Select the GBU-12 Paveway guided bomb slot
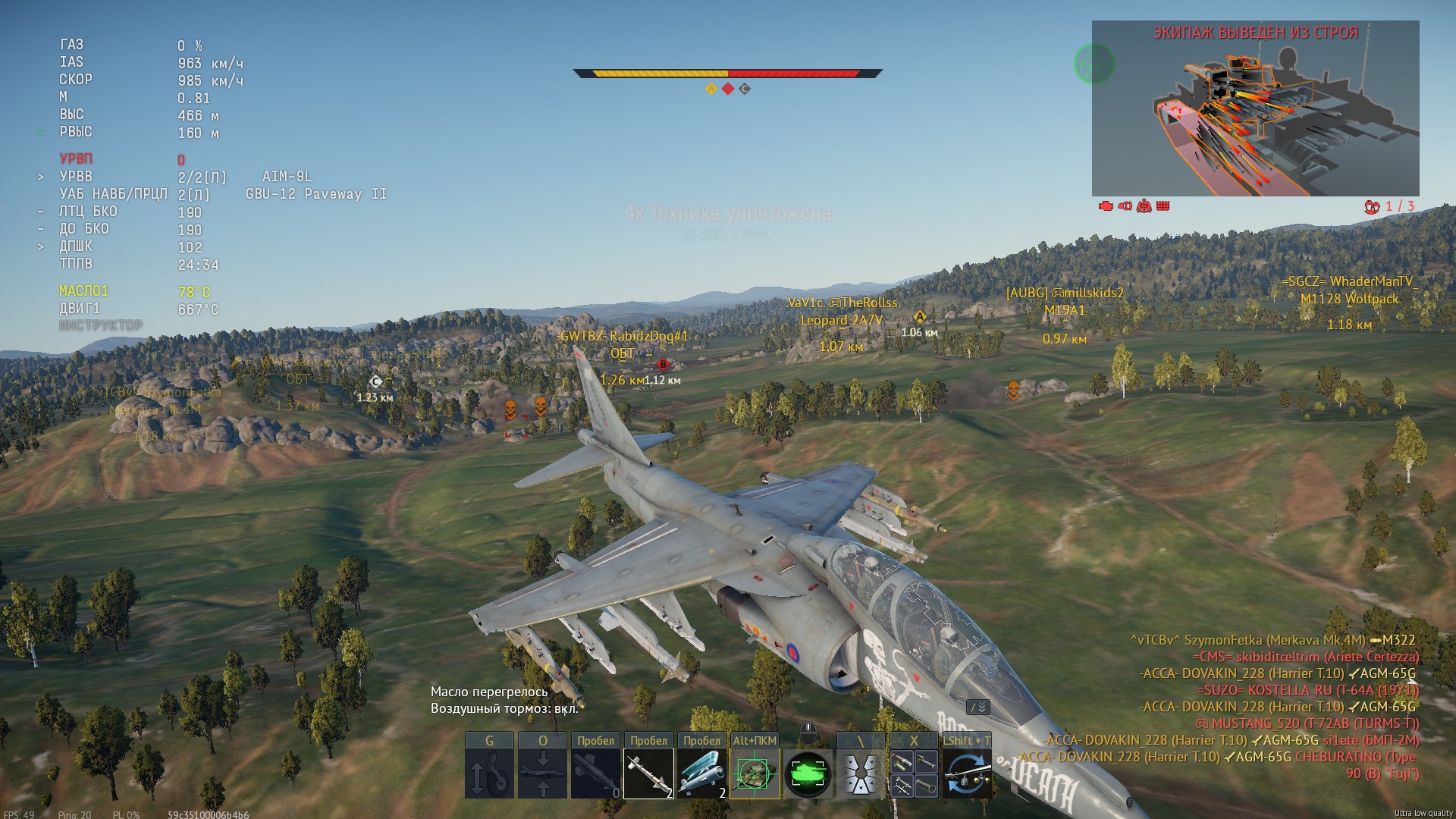 pyautogui.click(x=701, y=773)
